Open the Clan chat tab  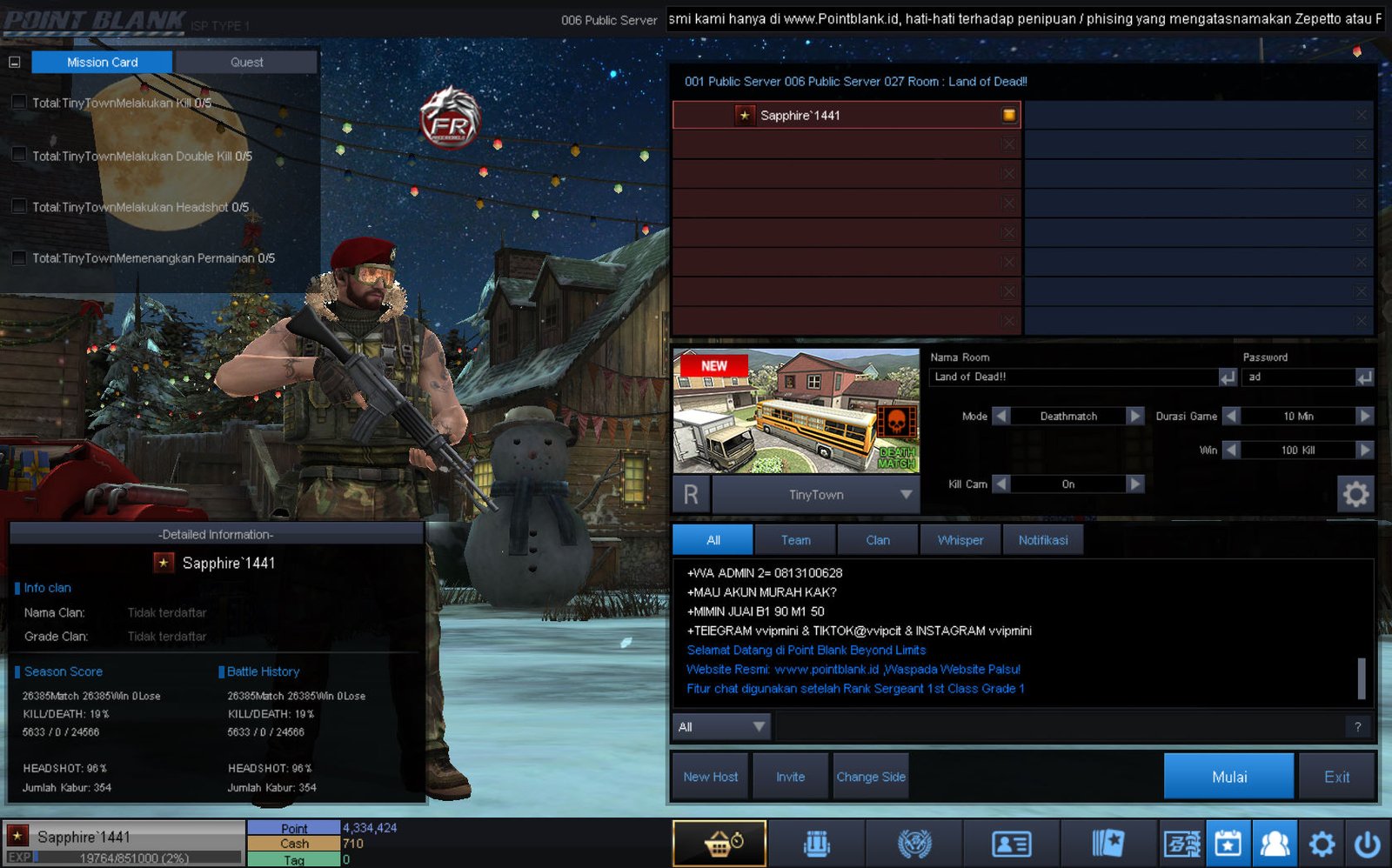[877, 540]
